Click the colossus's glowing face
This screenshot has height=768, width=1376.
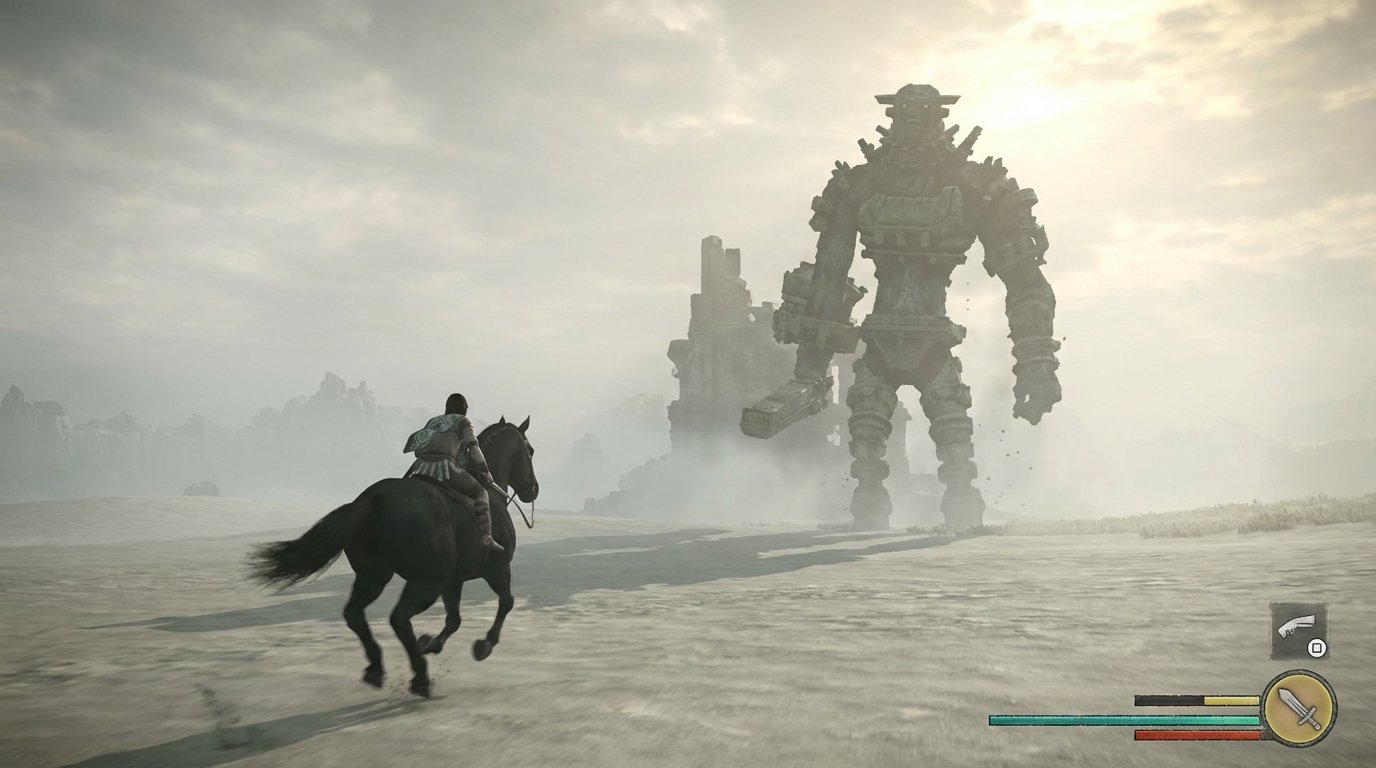click(915, 108)
